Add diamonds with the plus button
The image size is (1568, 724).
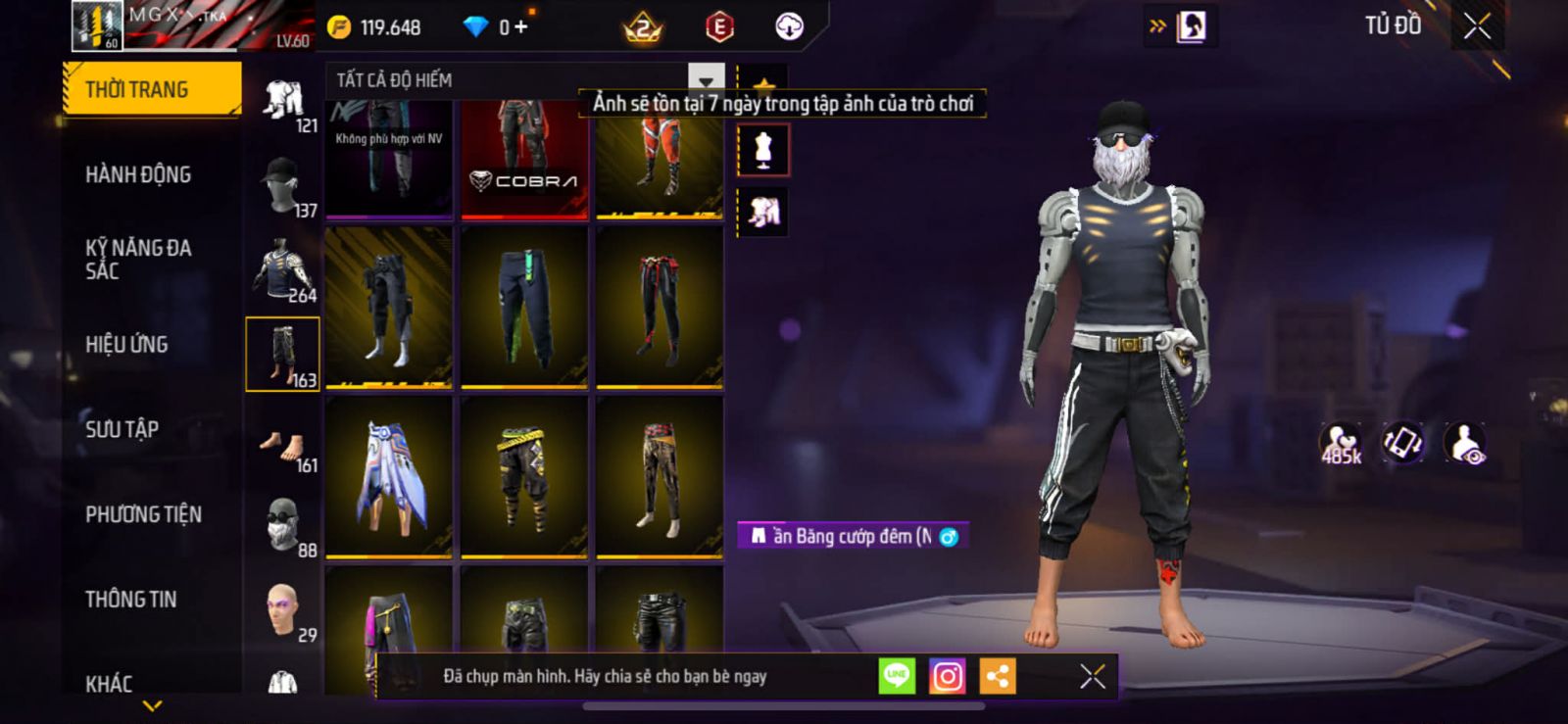click(520, 26)
